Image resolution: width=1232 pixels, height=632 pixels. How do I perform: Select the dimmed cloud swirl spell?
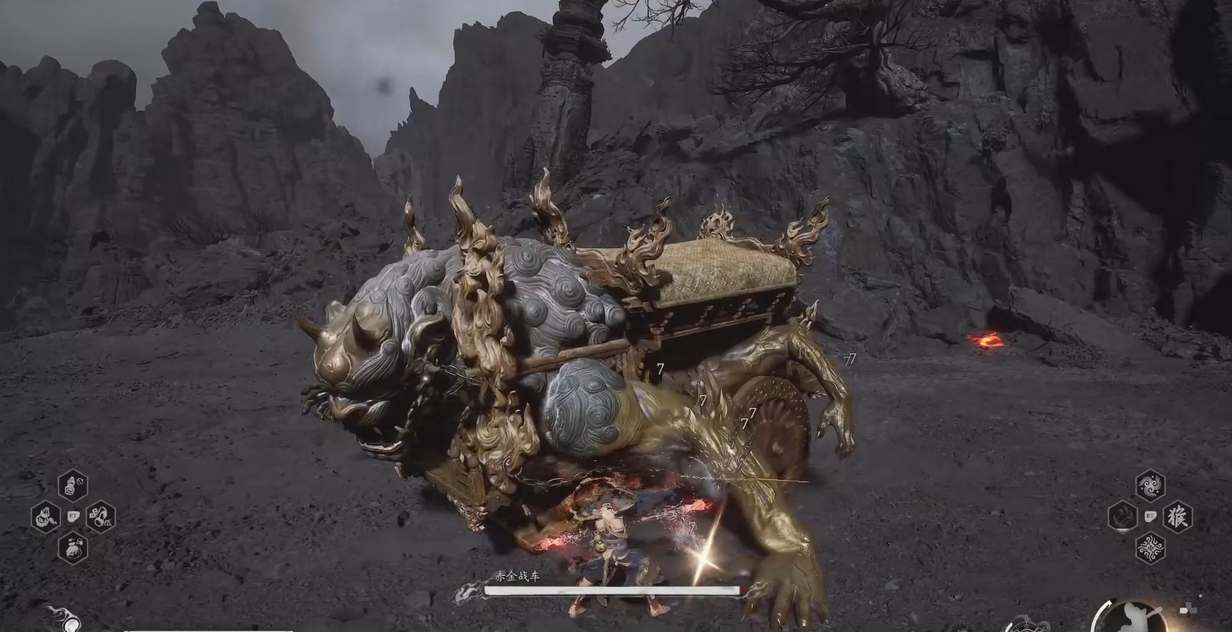click(1123, 516)
